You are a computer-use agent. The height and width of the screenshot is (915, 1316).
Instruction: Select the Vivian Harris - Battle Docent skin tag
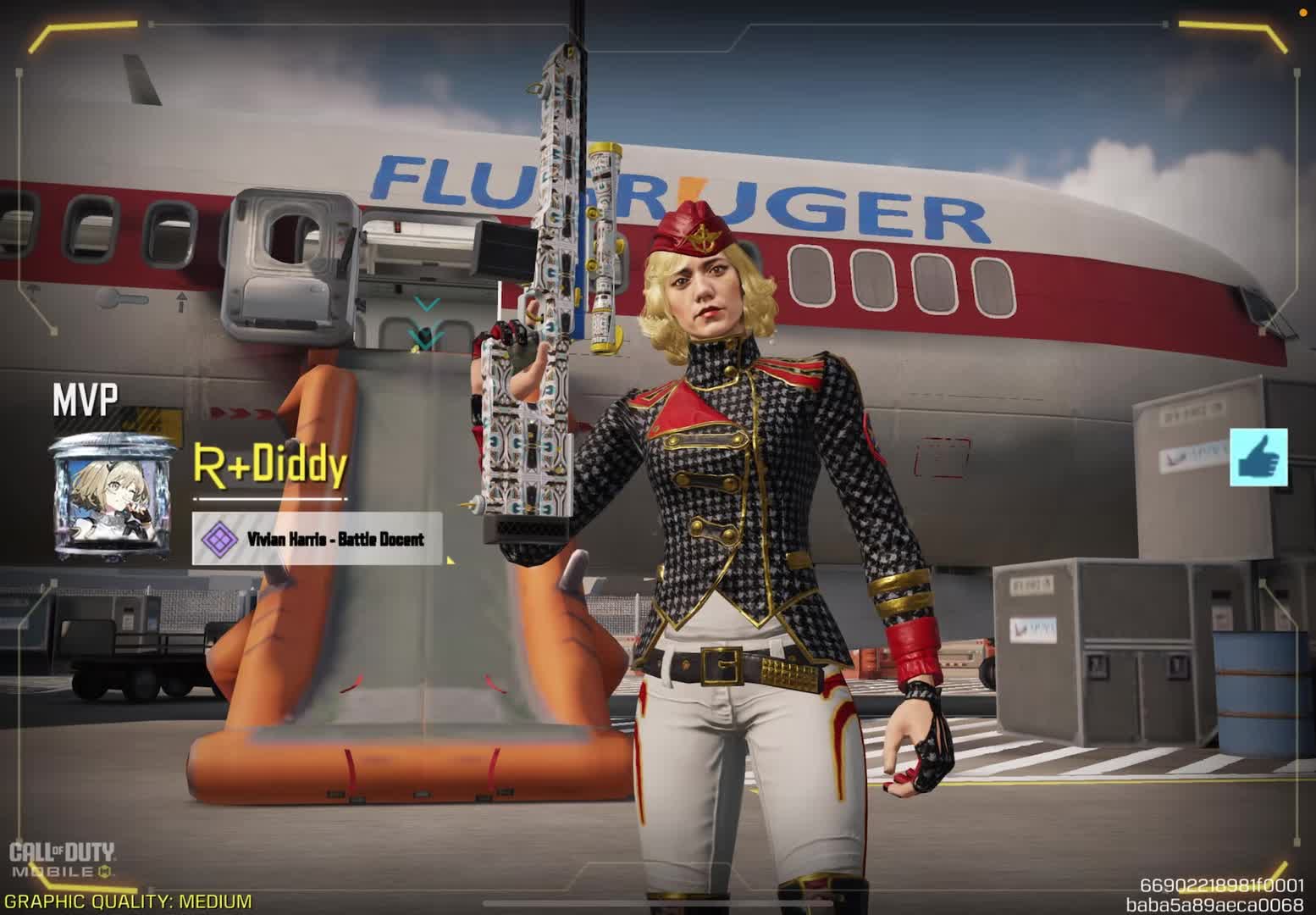point(318,539)
